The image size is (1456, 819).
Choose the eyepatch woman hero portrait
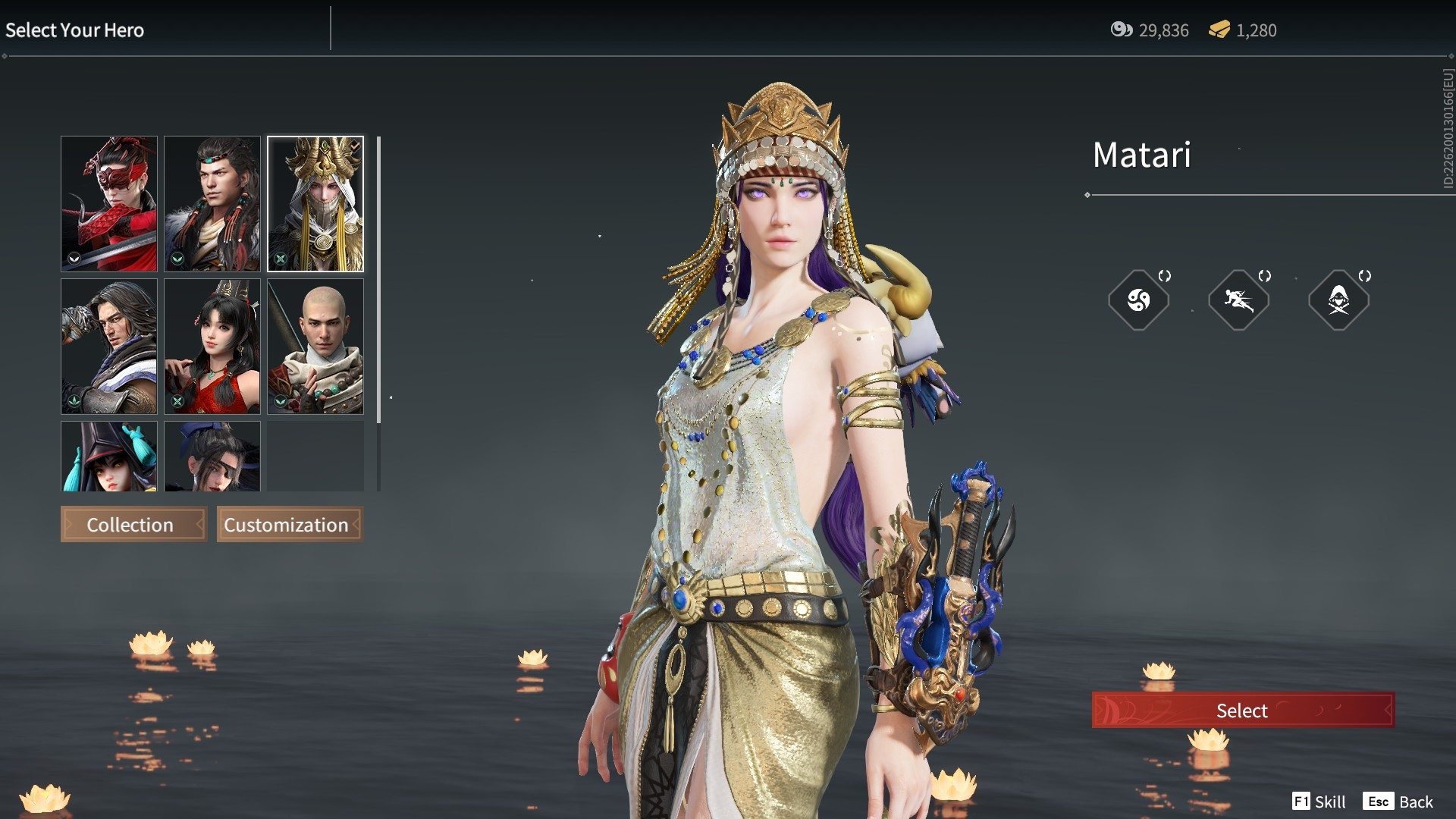pyautogui.click(x=212, y=457)
